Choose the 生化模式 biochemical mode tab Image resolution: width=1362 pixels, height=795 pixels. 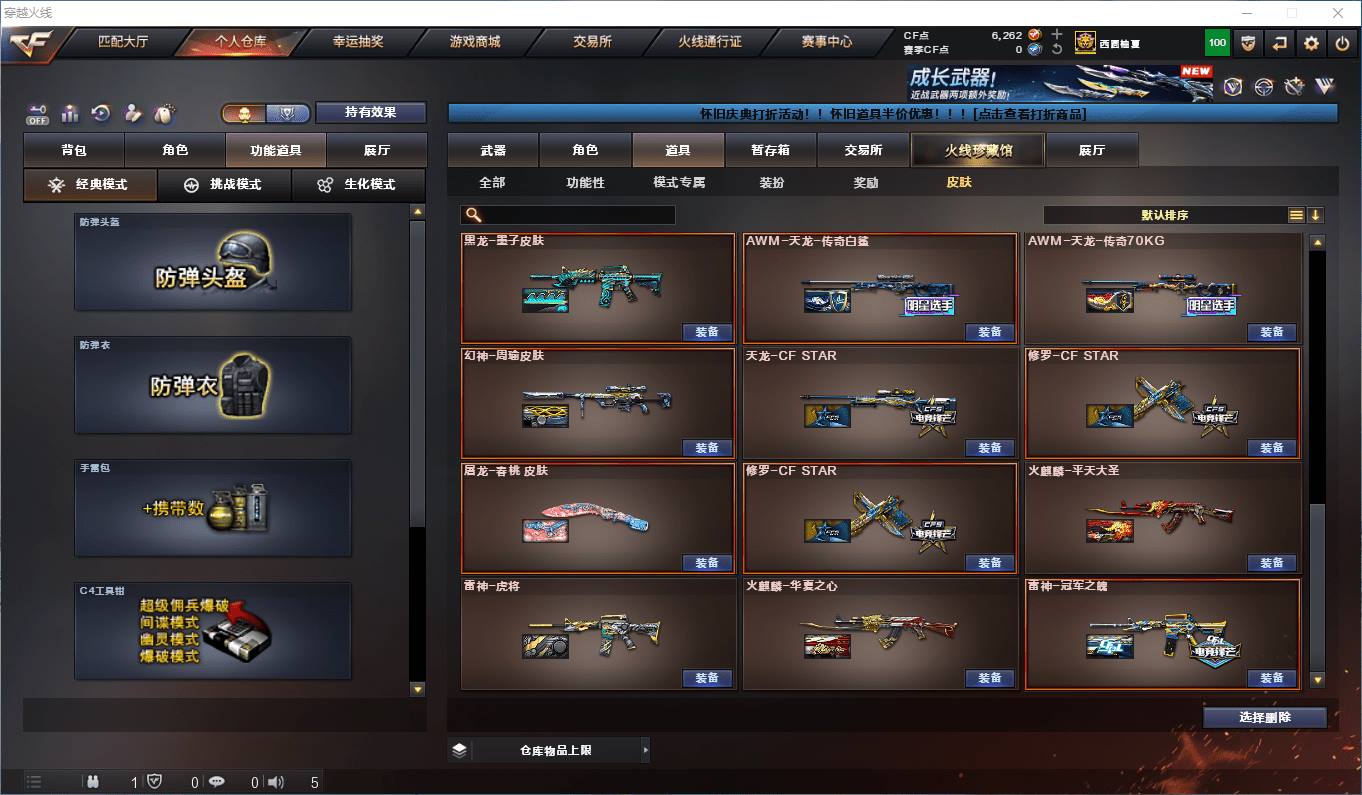(357, 185)
